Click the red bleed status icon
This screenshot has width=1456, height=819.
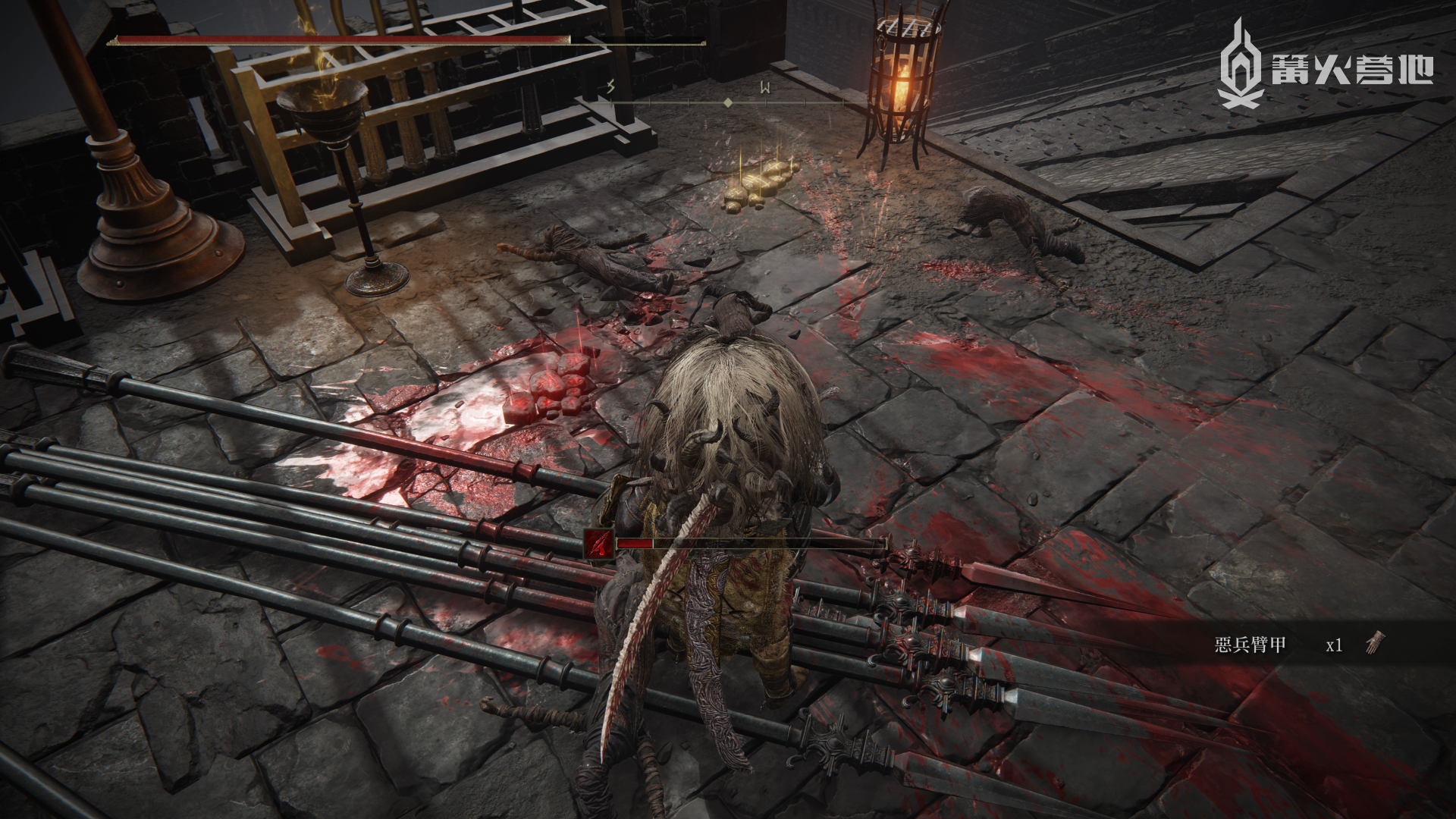[x=599, y=544]
